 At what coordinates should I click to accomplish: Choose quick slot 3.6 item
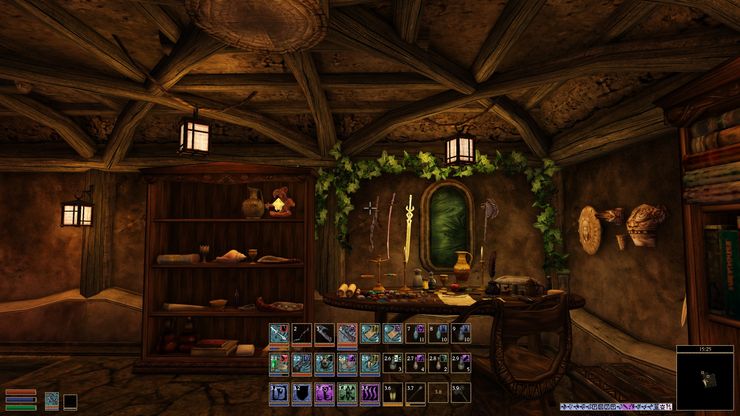(x=393, y=393)
